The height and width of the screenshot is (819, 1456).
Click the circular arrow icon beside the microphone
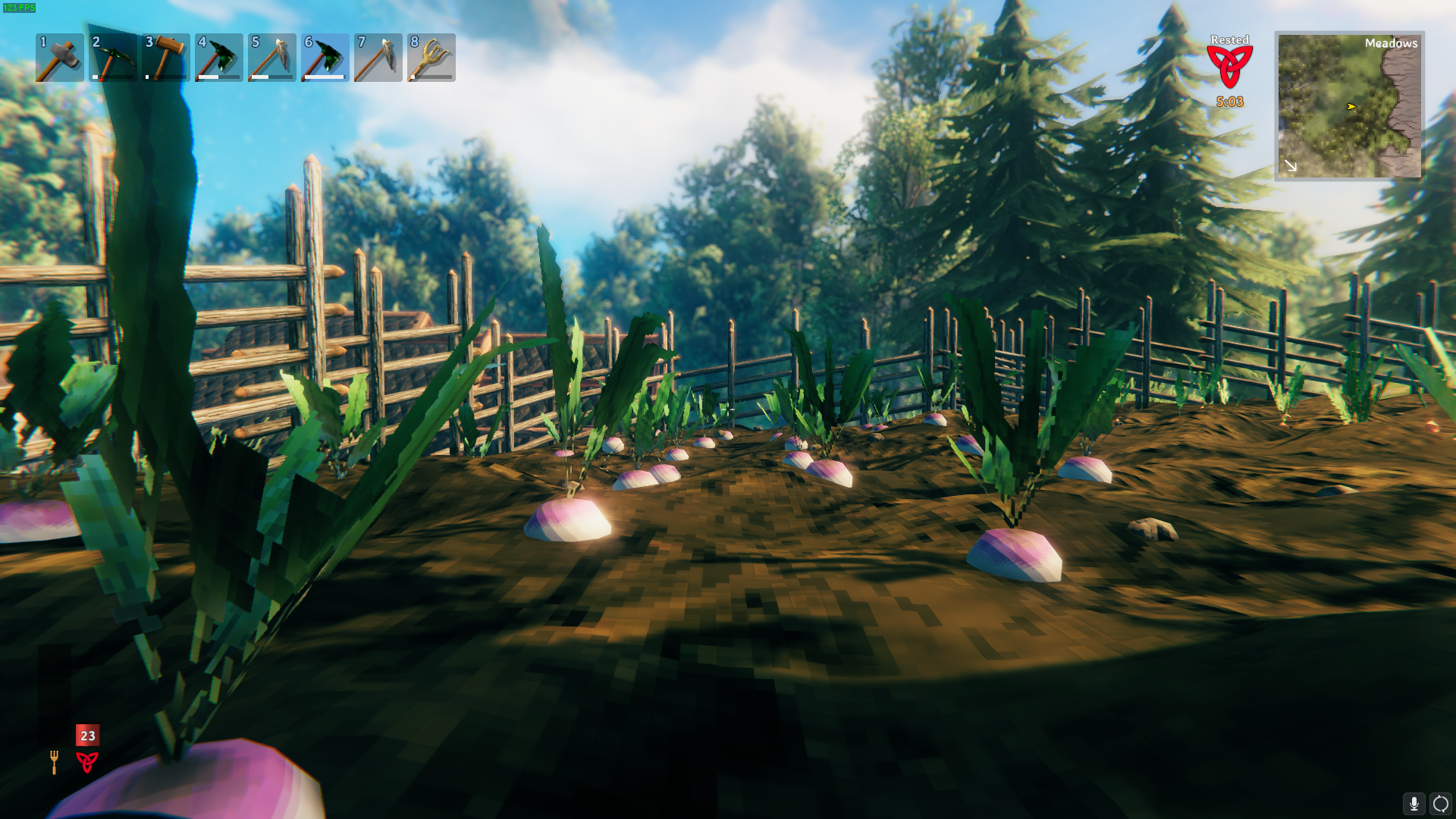coord(1440,803)
